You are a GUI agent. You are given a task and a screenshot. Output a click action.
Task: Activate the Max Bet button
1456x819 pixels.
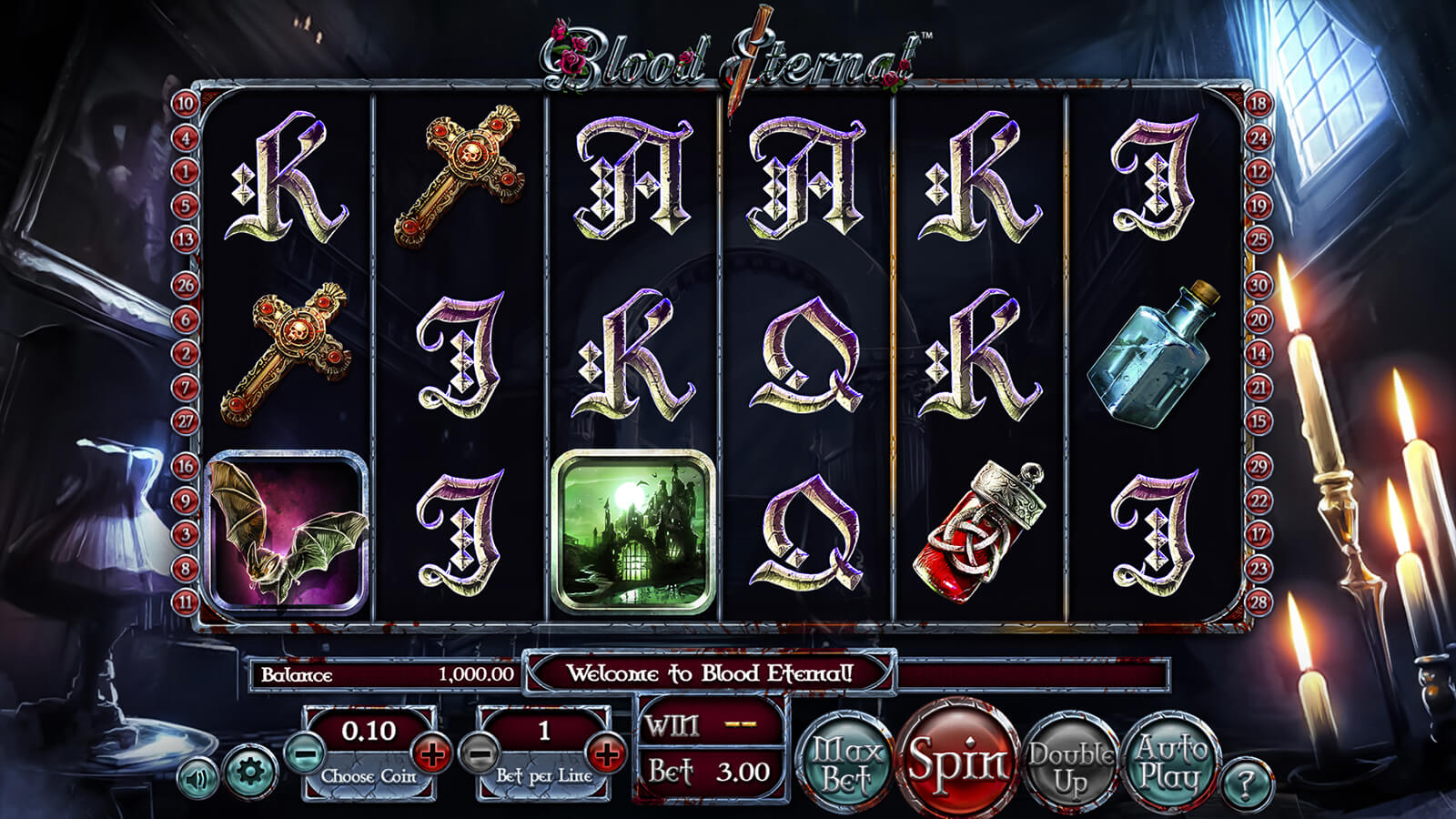coord(846,764)
